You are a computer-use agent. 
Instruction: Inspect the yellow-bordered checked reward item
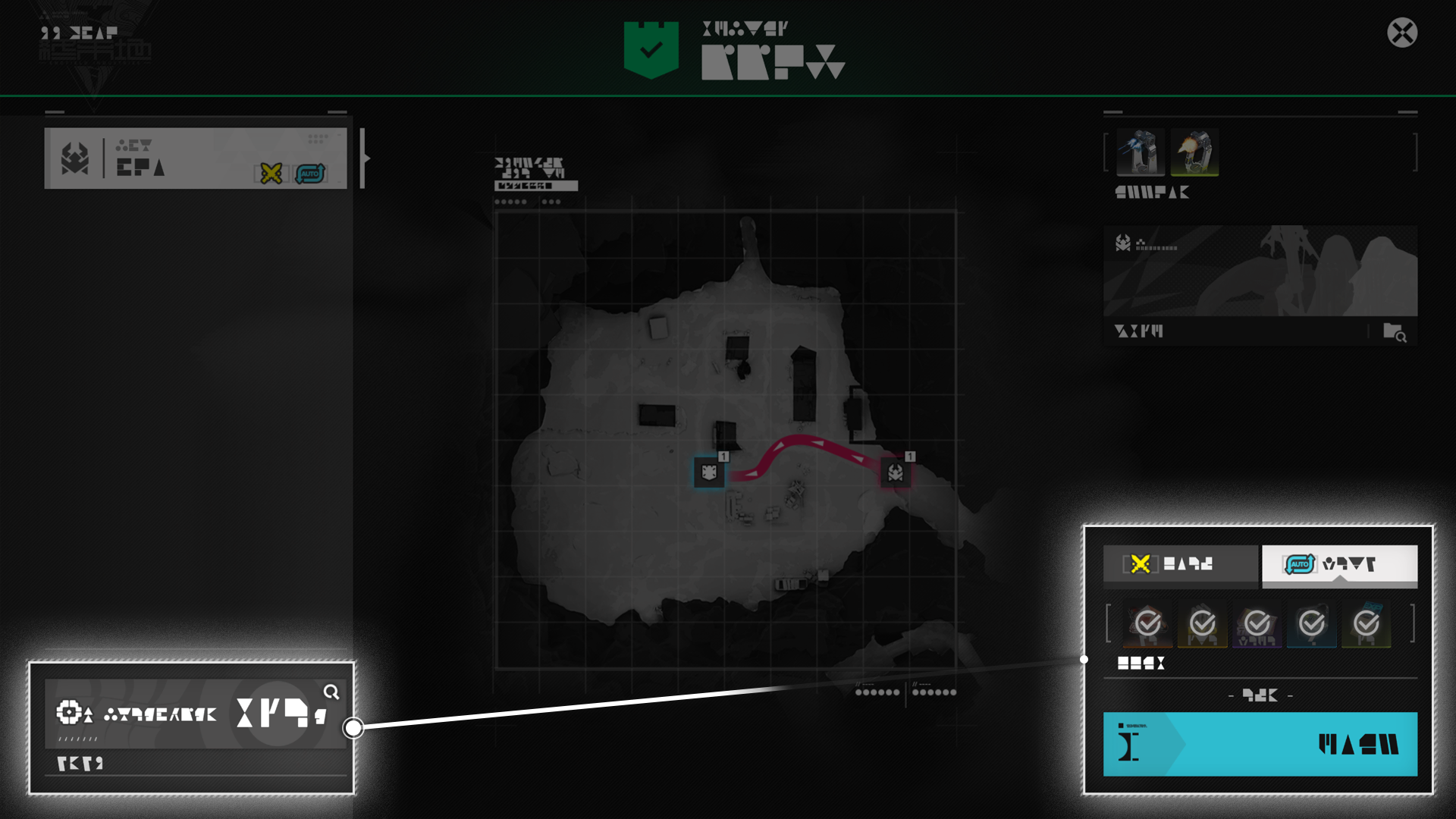coord(1202,625)
